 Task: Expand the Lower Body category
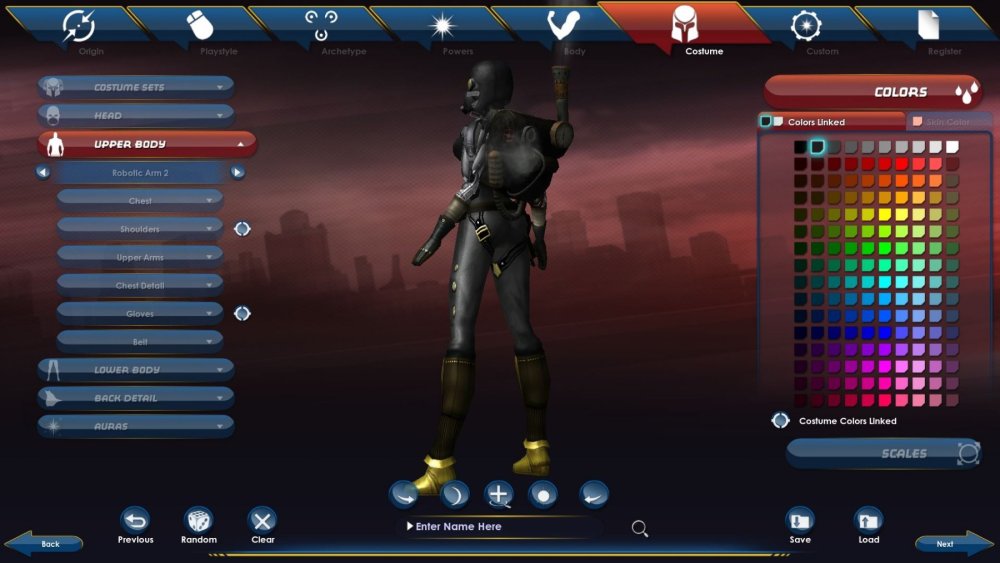[136, 370]
